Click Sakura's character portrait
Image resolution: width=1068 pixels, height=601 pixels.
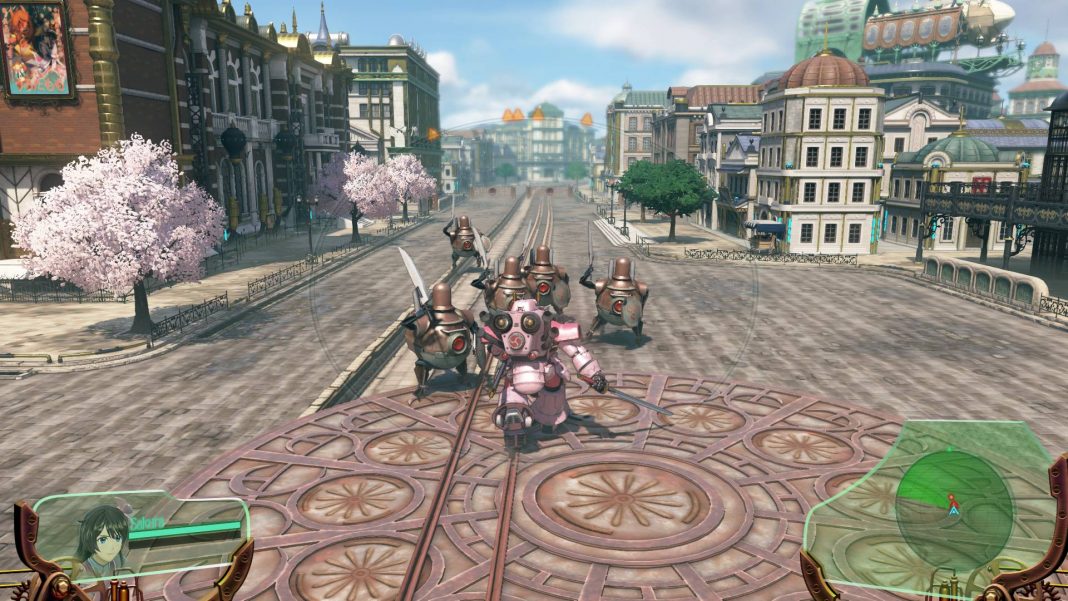tap(103, 541)
